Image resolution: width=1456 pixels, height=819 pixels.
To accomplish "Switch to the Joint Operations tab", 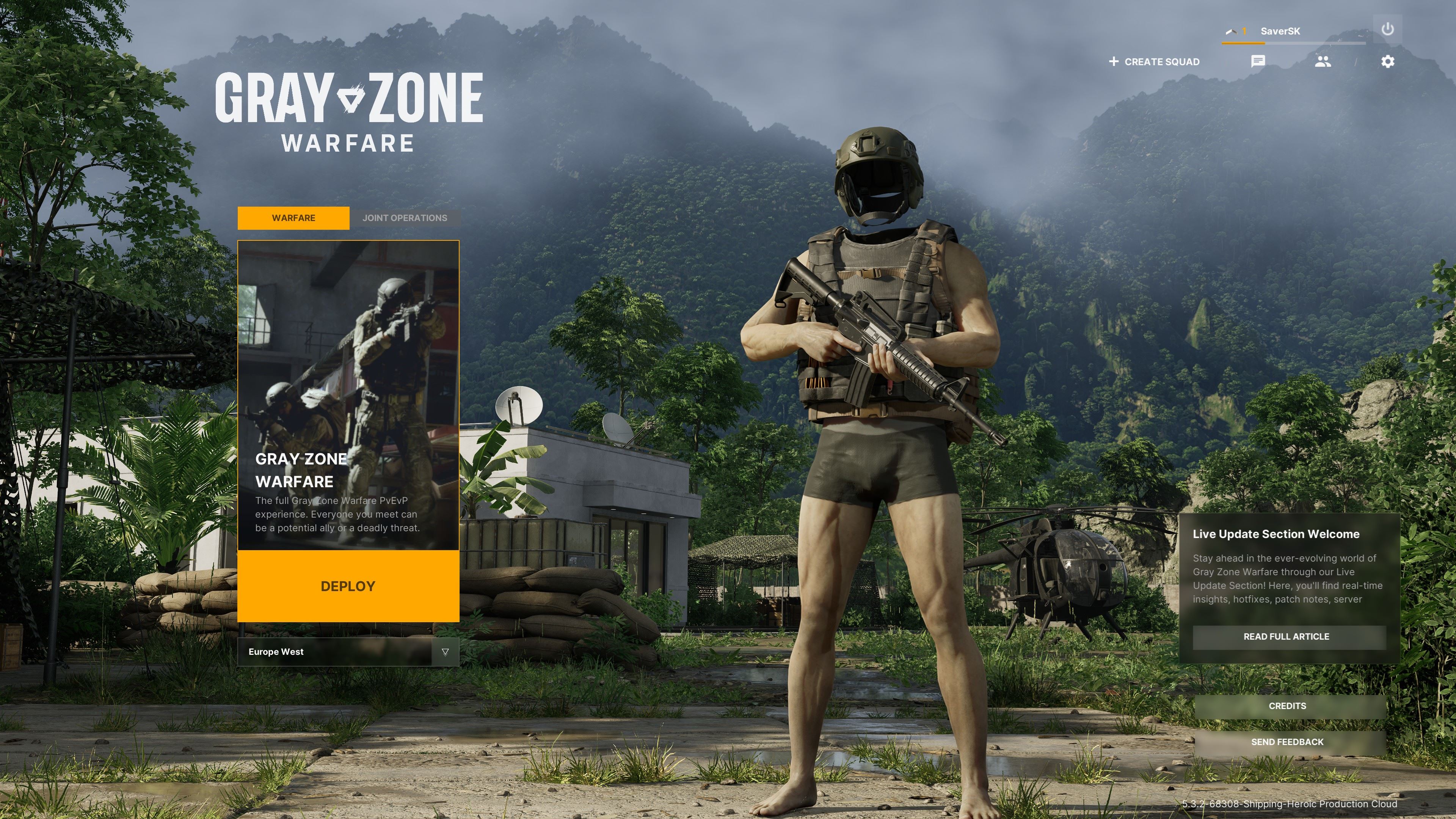I will (405, 218).
